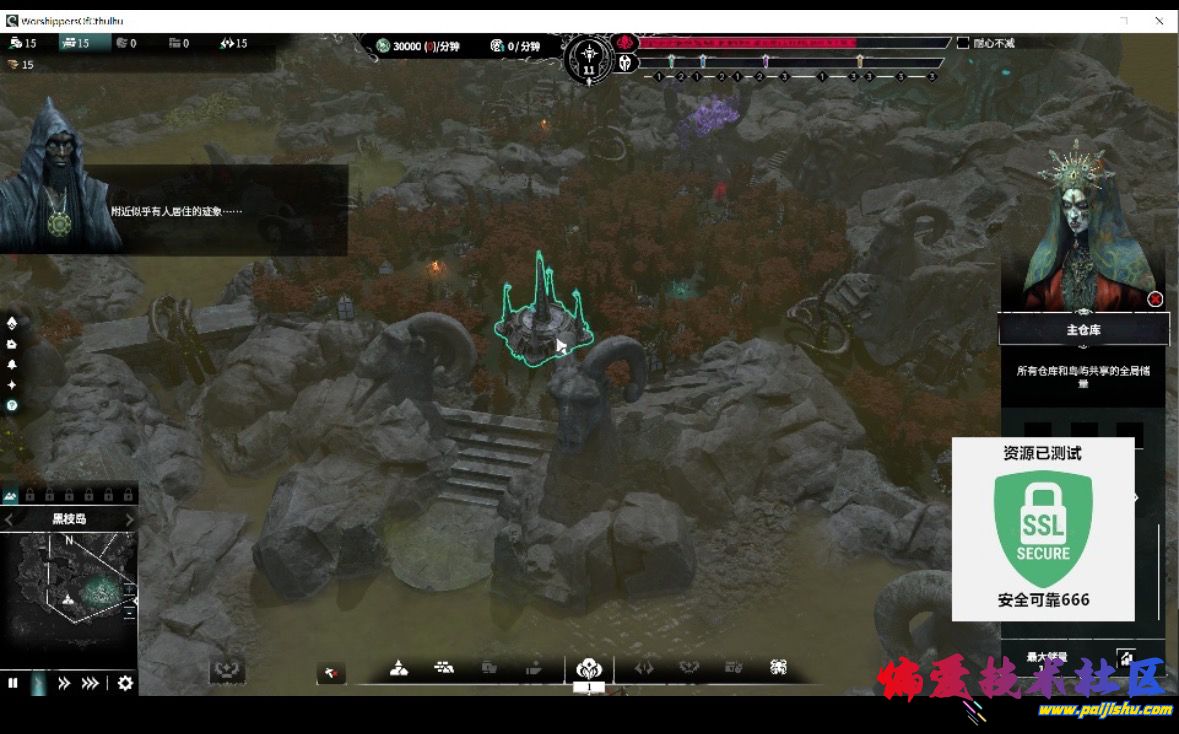Screen dimensions: 1179x734
Task: Set game speed to triple arrows
Action: point(90,683)
